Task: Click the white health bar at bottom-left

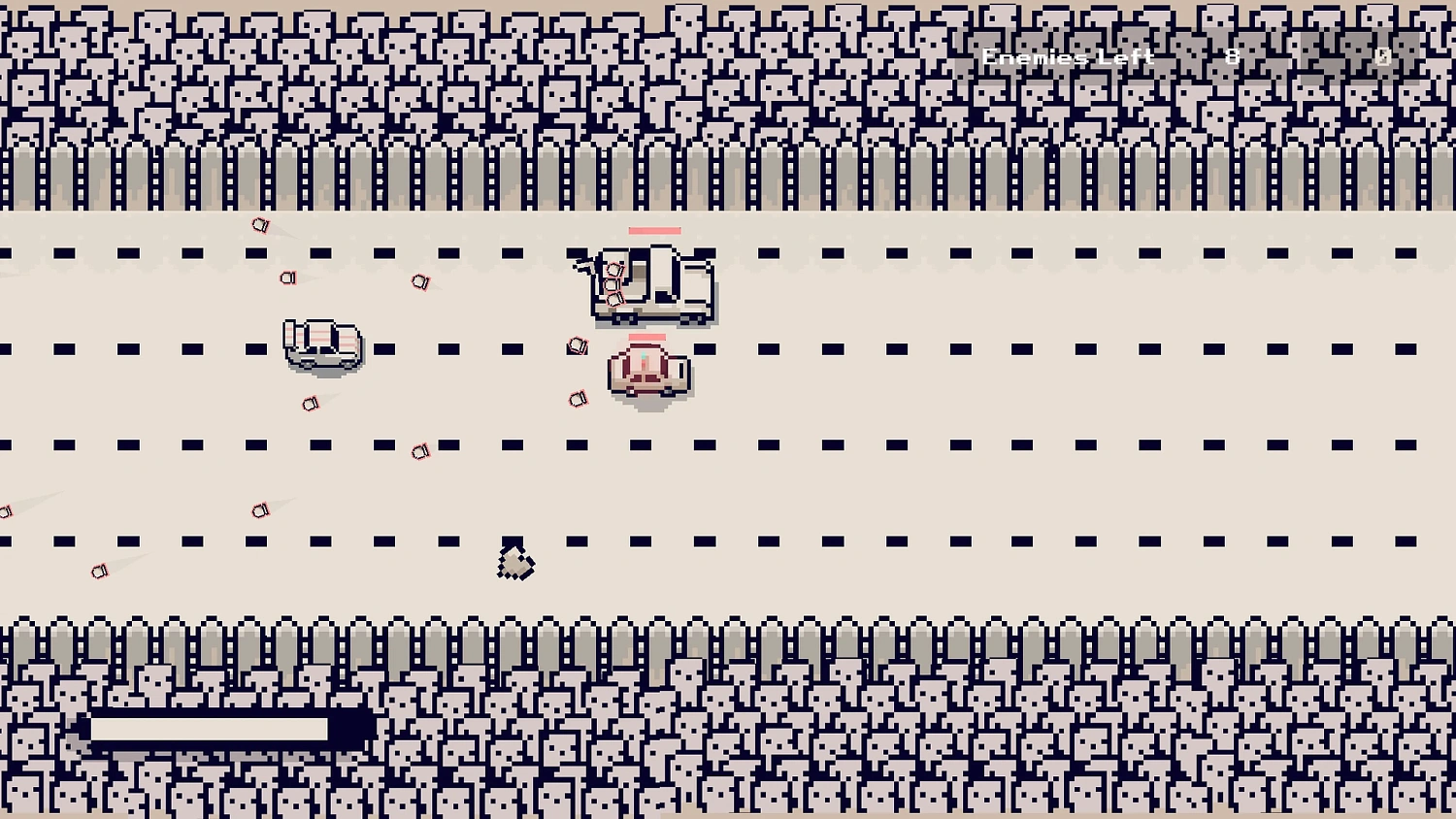Action: click(207, 727)
